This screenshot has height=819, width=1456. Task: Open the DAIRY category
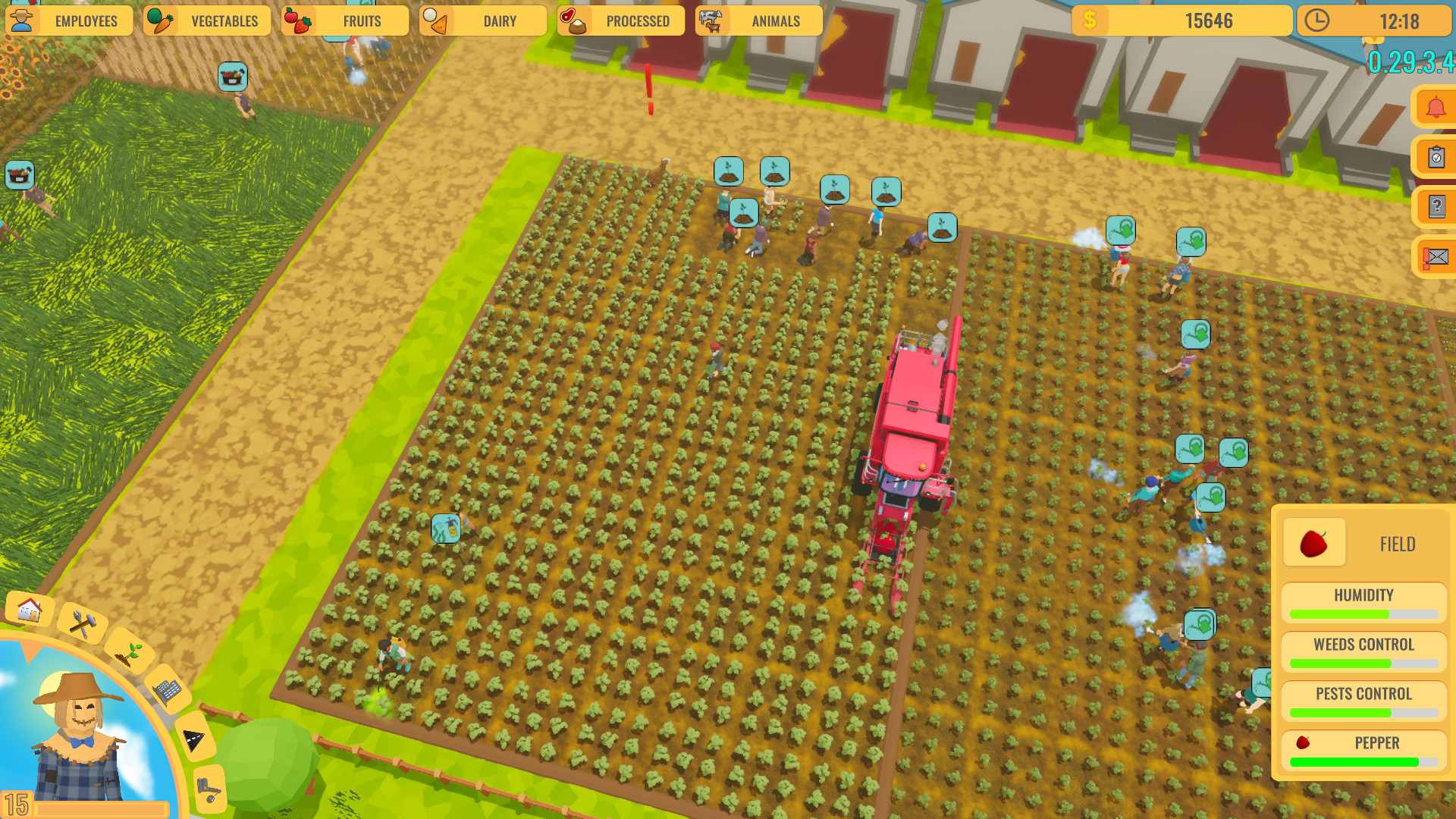pos(482,20)
